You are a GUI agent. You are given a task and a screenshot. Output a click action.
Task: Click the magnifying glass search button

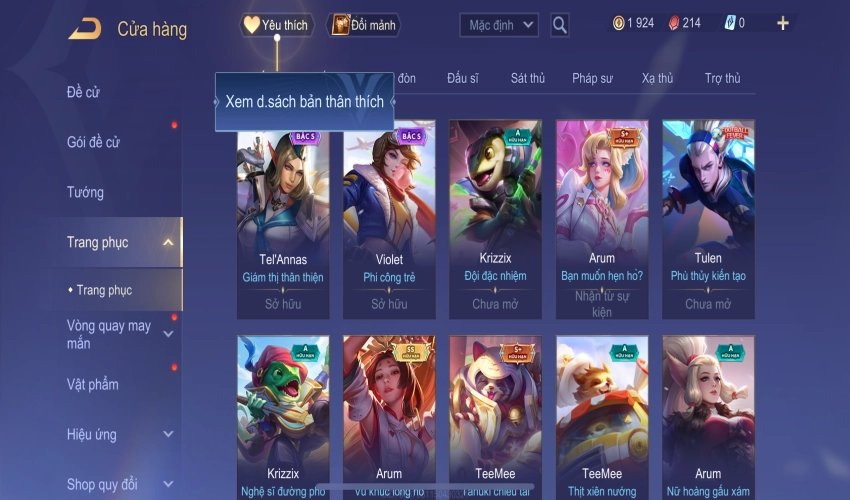(x=560, y=25)
